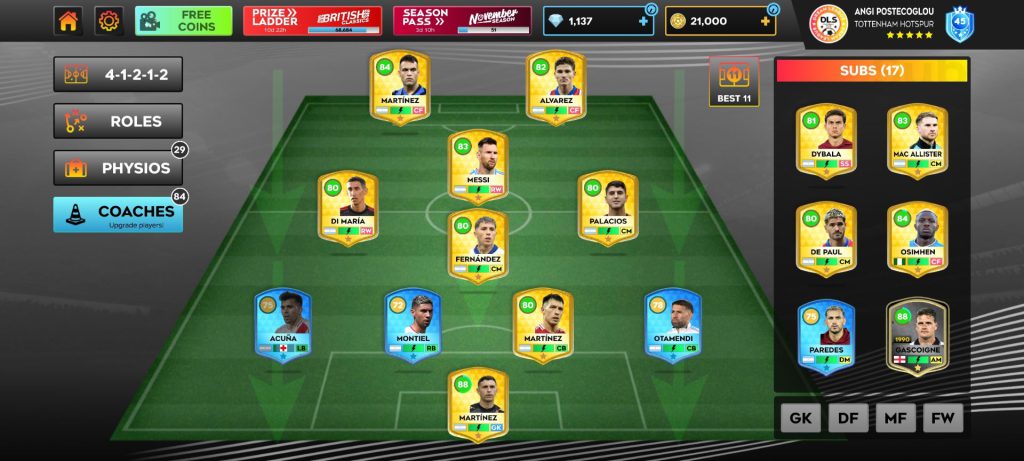Choose the goalkeeper Martínez card

coord(476,402)
